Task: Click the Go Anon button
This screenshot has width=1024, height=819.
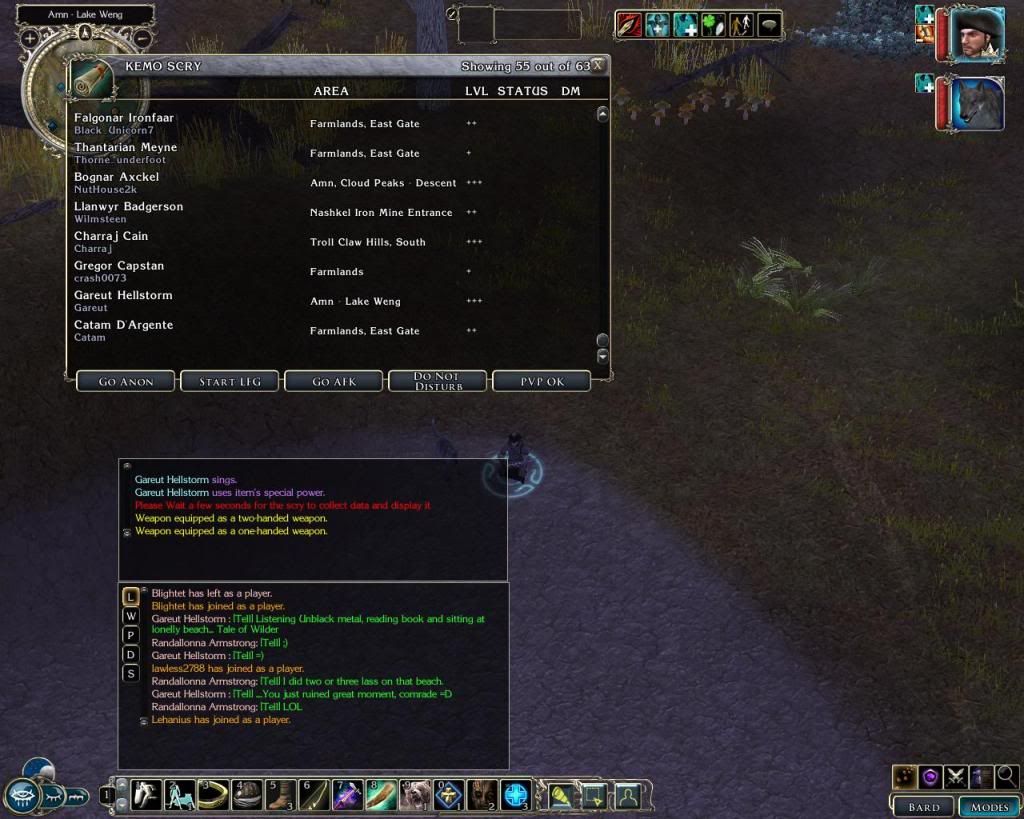Action: tap(125, 381)
